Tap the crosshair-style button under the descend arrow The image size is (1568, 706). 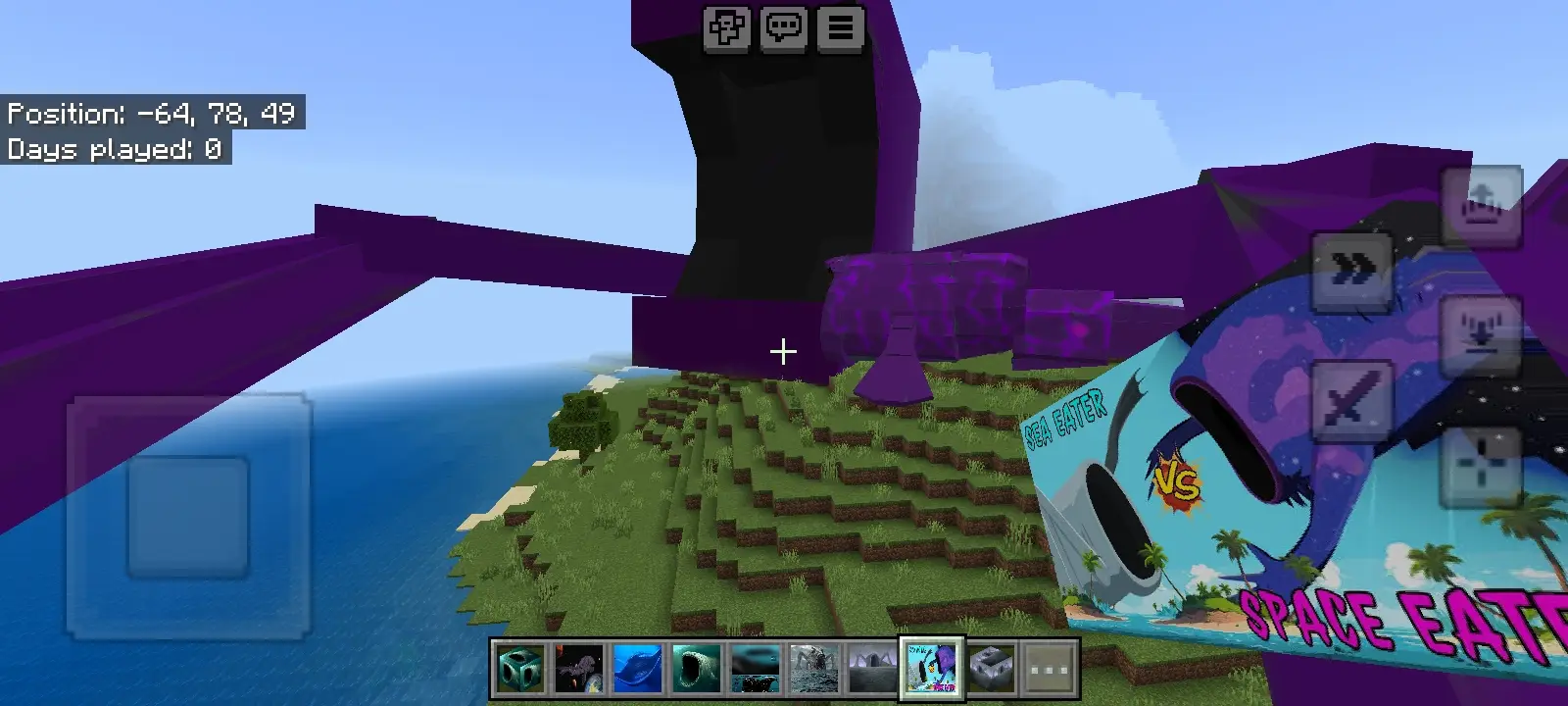[1481, 464]
